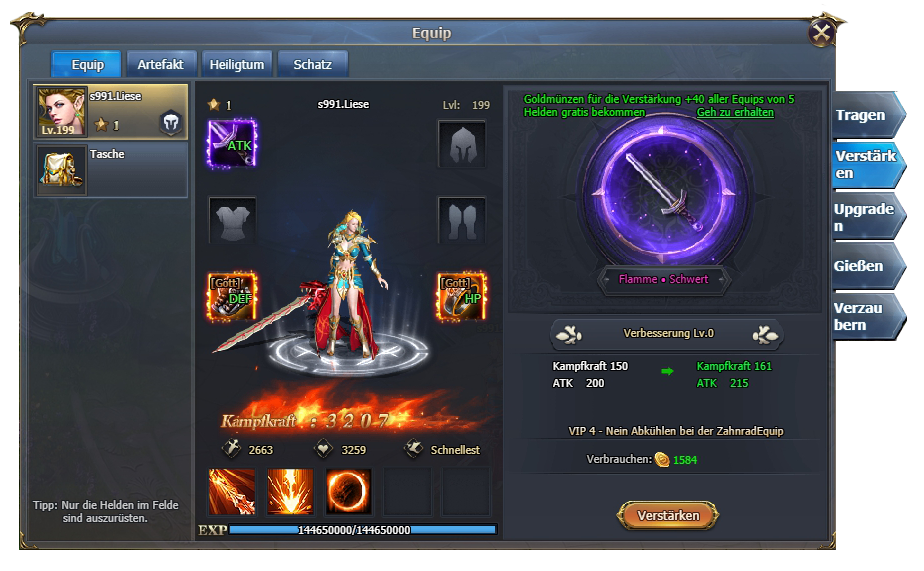Select the purple ATK sword slot

[232, 144]
